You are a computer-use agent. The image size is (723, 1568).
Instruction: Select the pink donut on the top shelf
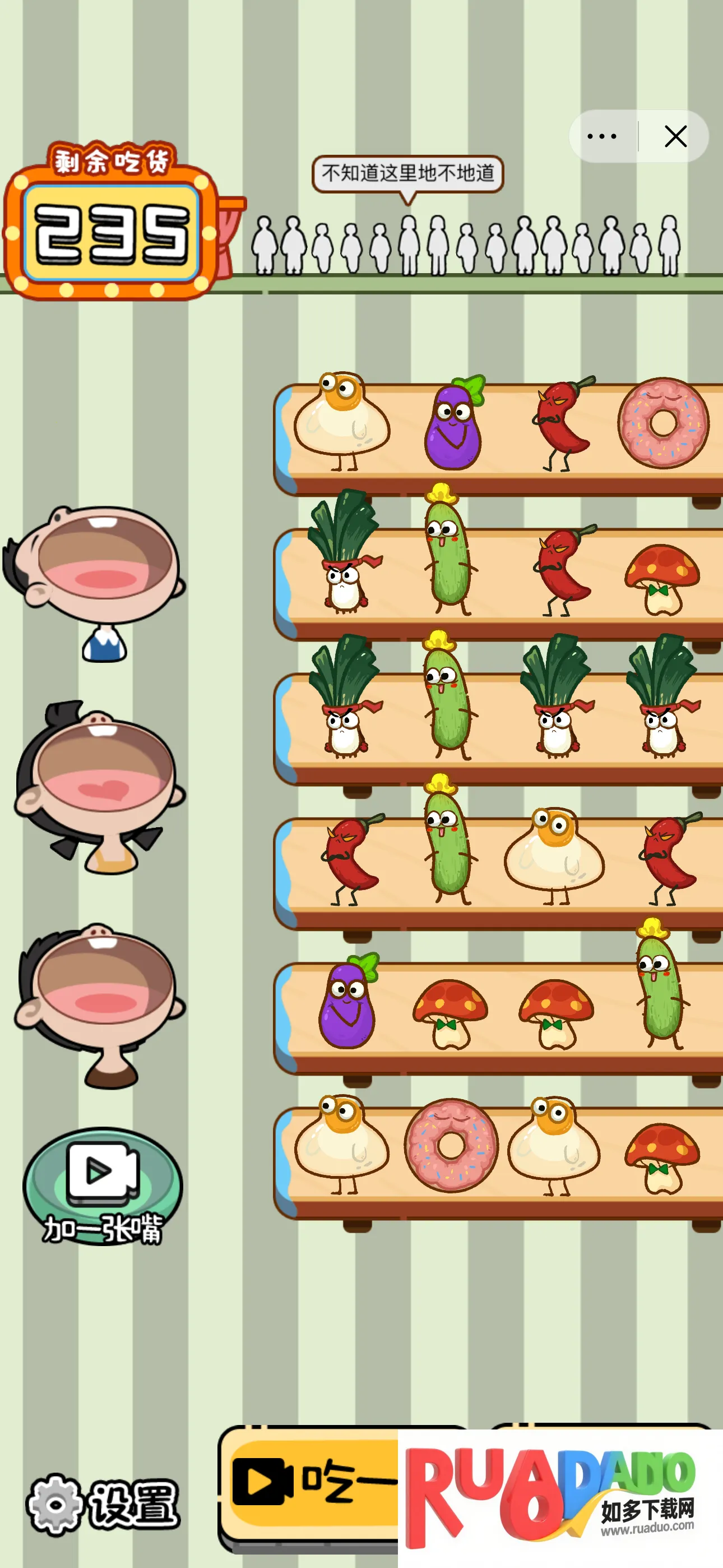coord(662,423)
